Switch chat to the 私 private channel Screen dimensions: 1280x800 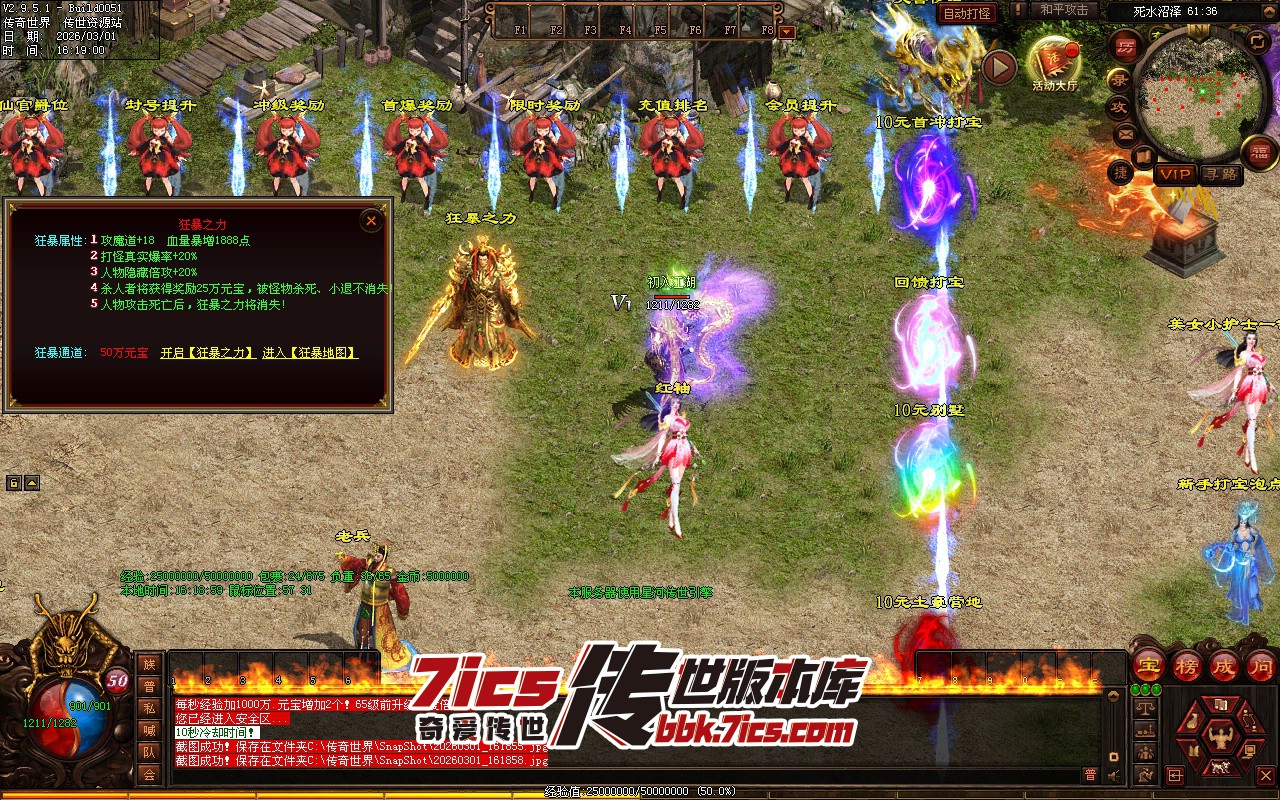click(x=149, y=709)
